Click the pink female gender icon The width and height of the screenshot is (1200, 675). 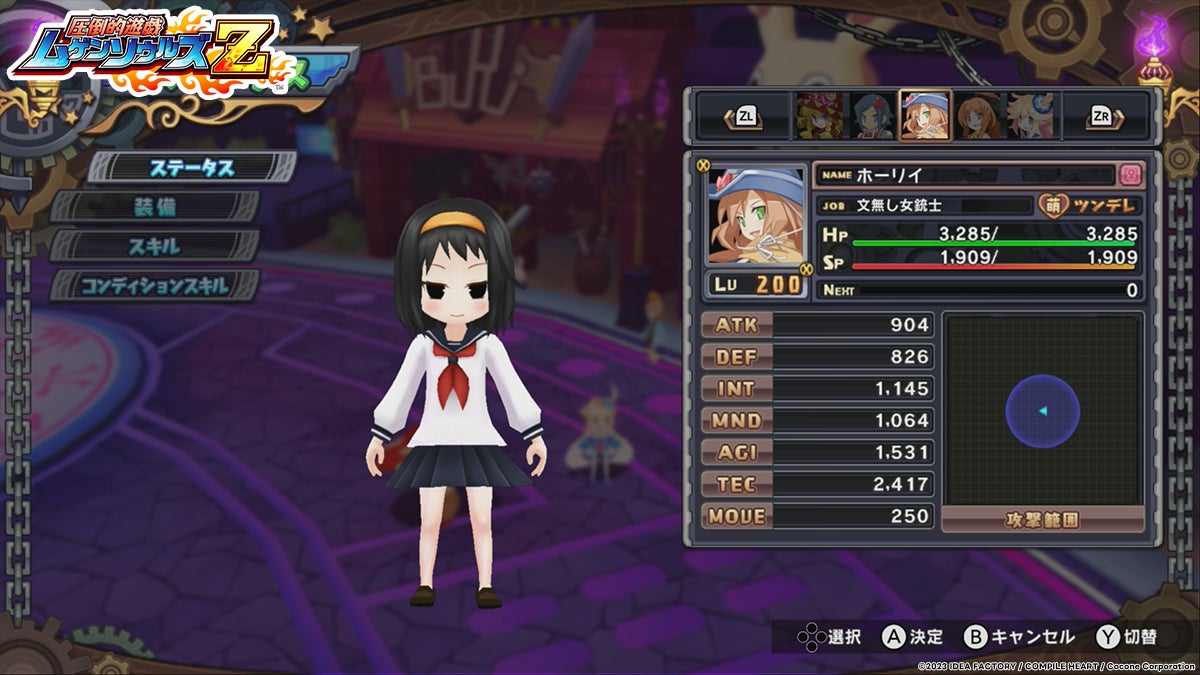(1131, 174)
